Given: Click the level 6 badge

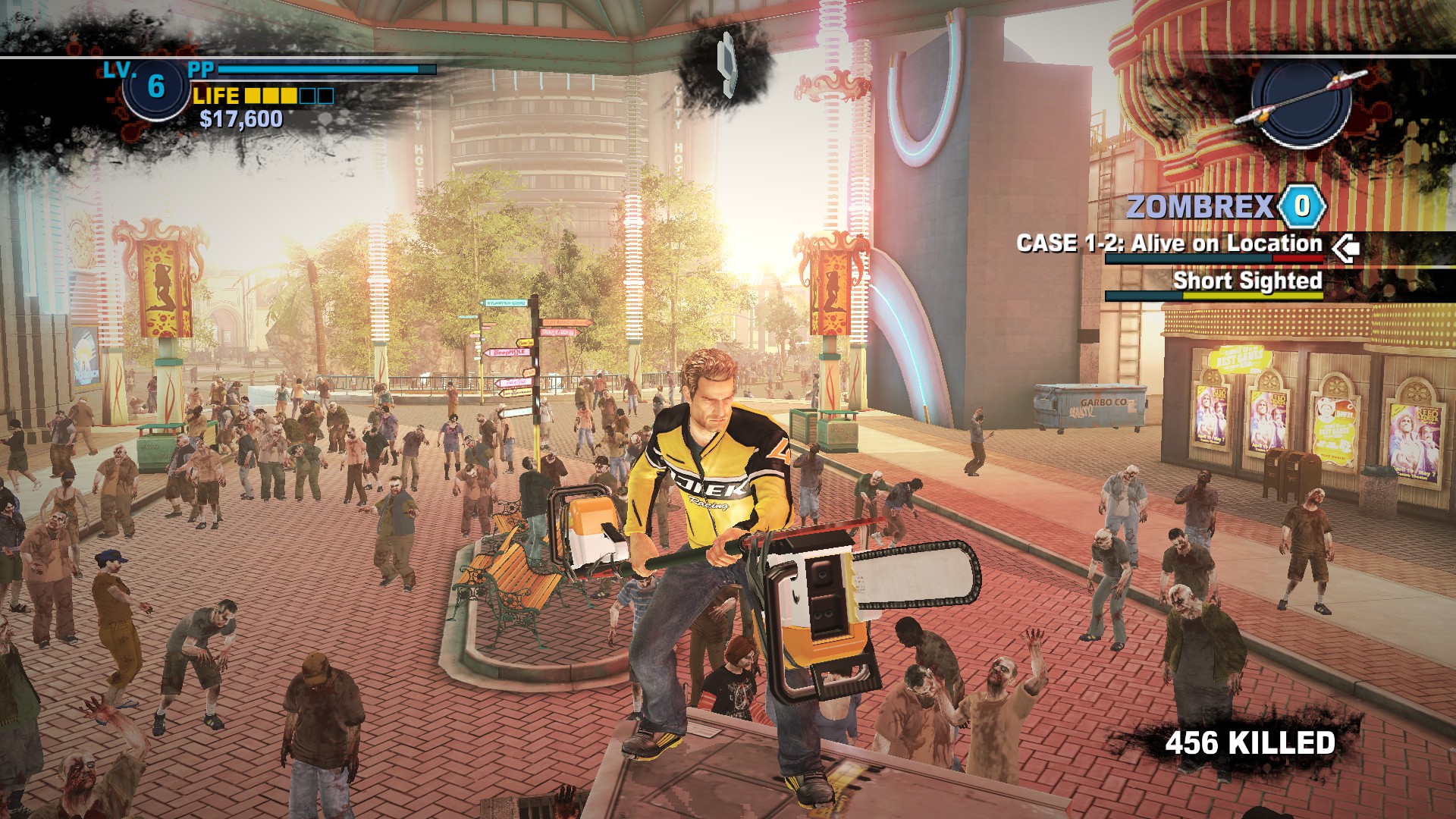Looking at the screenshot, I should click(155, 87).
